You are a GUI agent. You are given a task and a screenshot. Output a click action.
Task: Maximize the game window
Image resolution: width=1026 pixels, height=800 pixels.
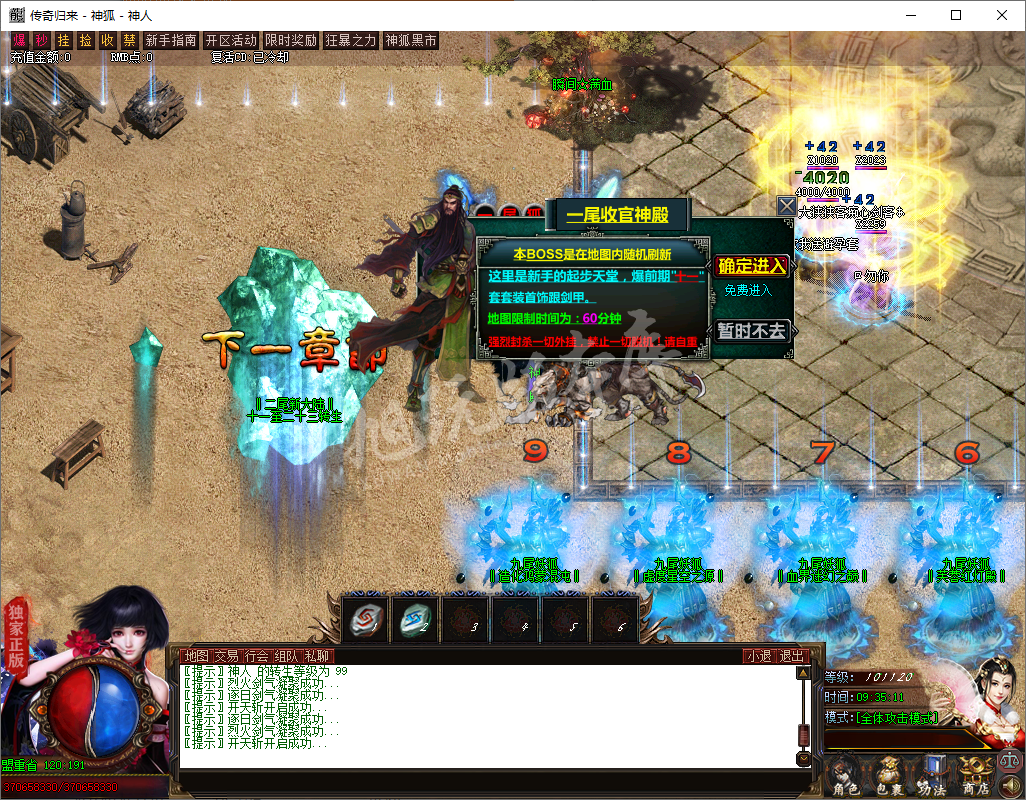pos(956,15)
